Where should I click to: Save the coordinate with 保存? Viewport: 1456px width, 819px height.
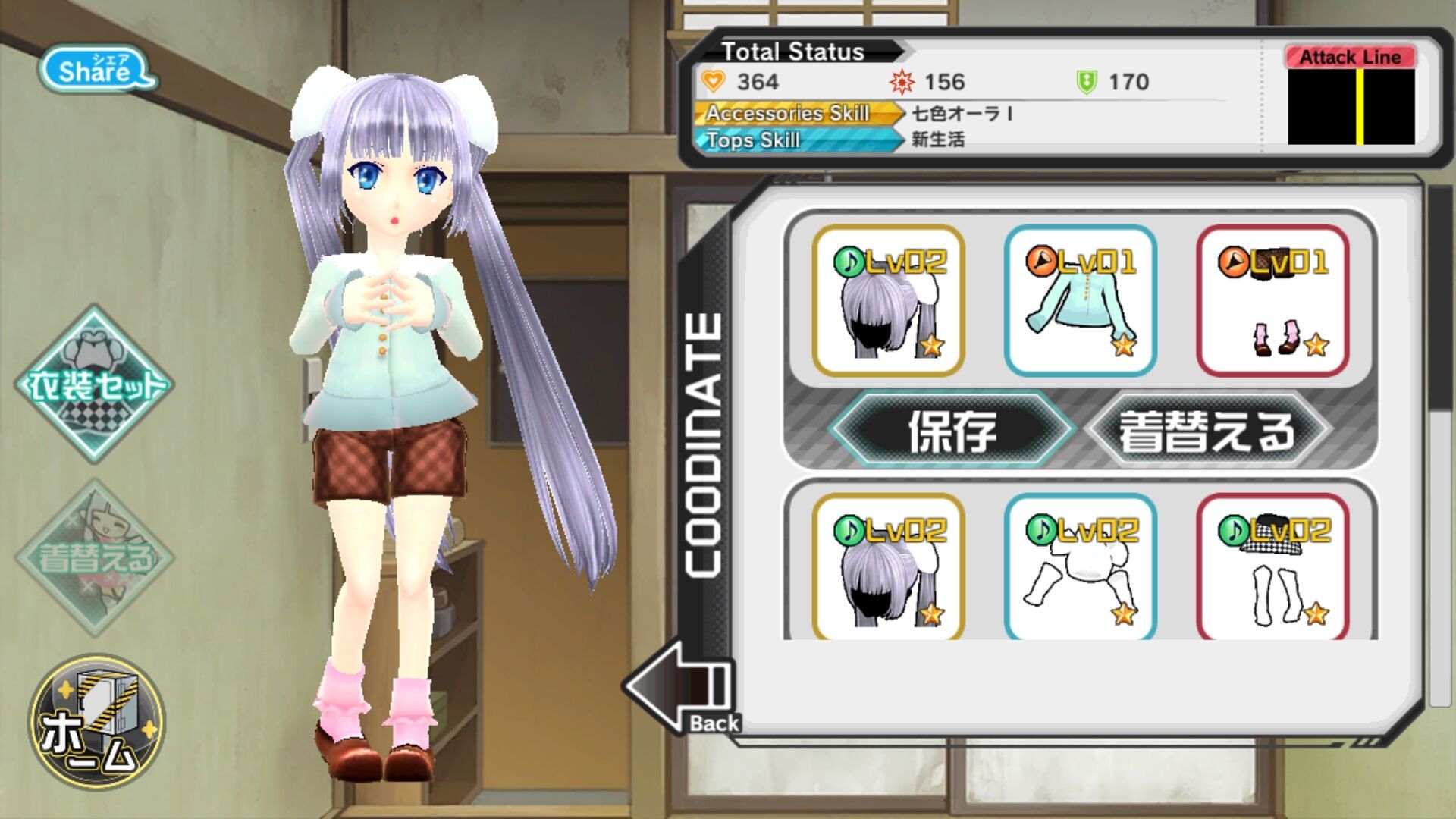[x=952, y=430]
